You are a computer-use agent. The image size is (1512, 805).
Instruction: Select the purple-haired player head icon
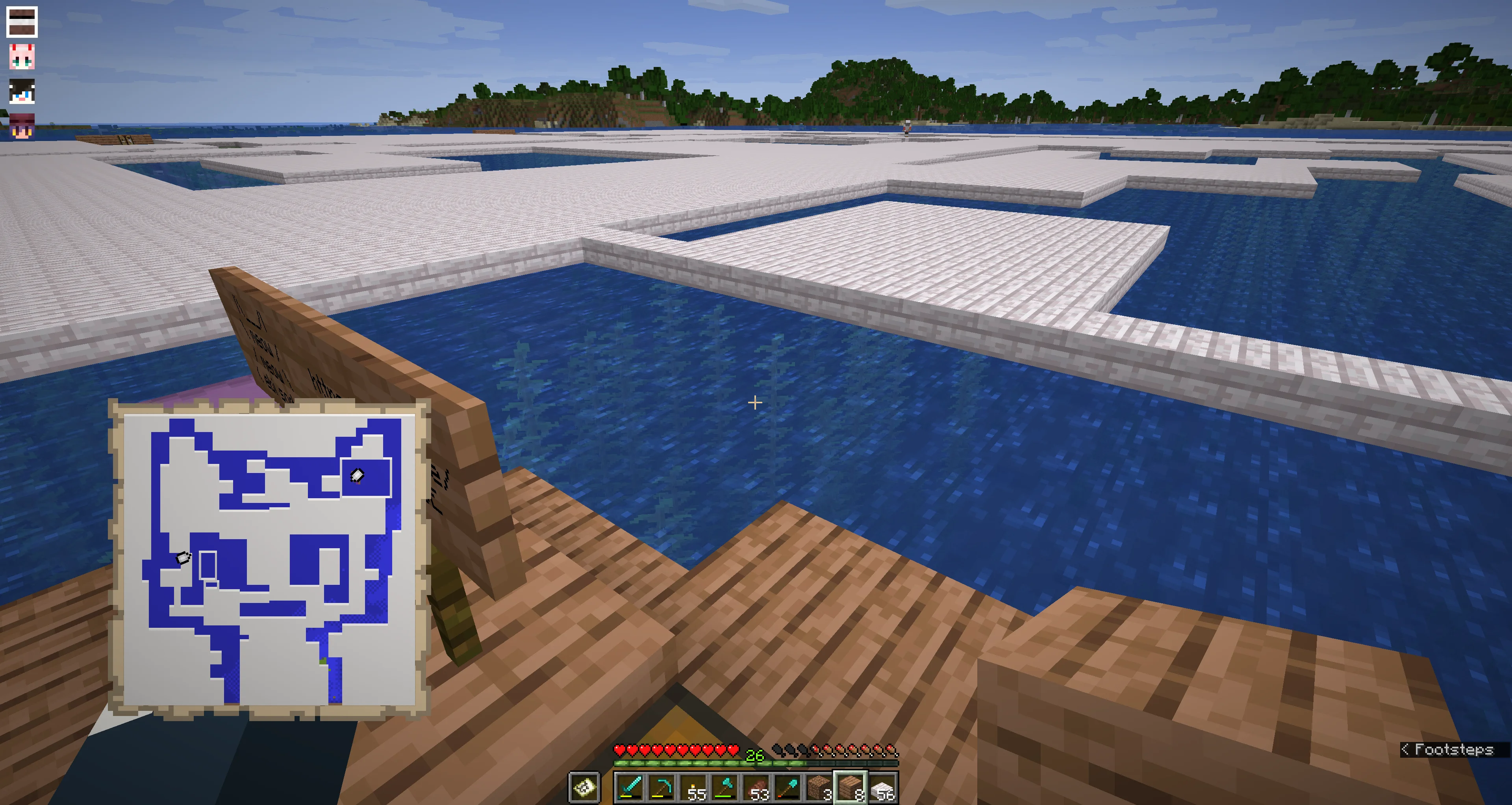click(22, 126)
